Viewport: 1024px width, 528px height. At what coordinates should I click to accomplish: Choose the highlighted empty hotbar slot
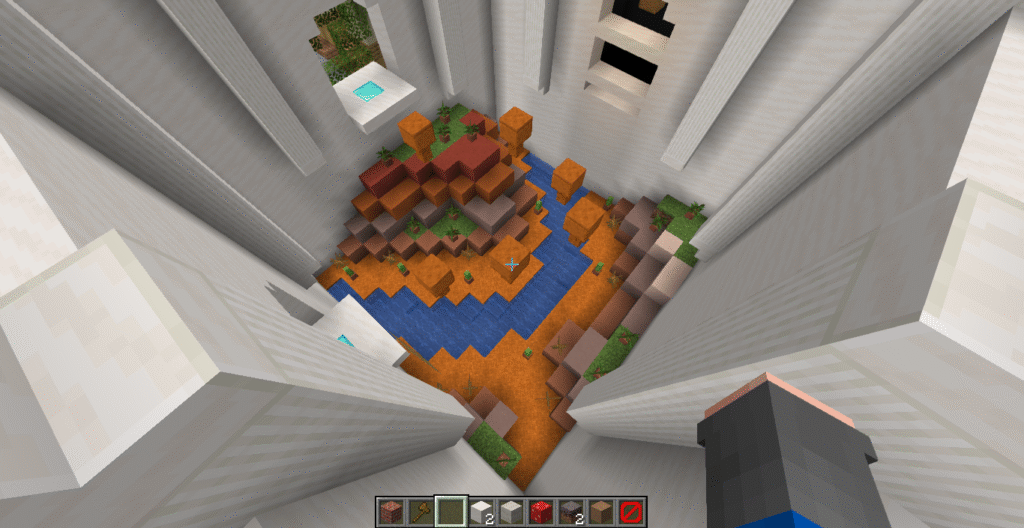(x=451, y=511)
